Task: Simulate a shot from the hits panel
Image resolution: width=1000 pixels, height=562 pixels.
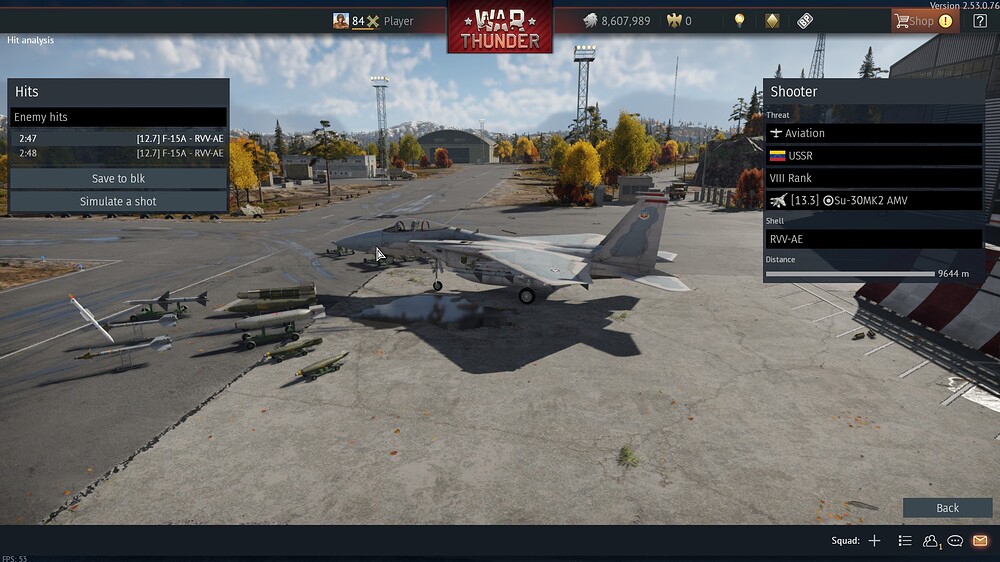Action: click(118, 201)
